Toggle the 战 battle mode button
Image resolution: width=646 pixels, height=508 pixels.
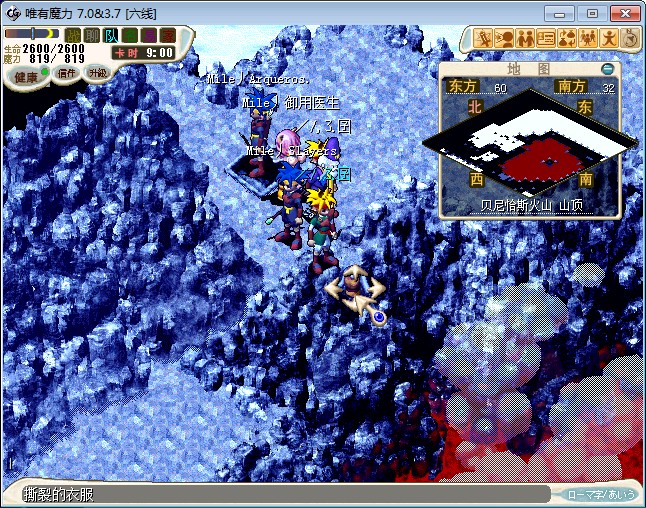pyautogui.click(x=73, y=35)
